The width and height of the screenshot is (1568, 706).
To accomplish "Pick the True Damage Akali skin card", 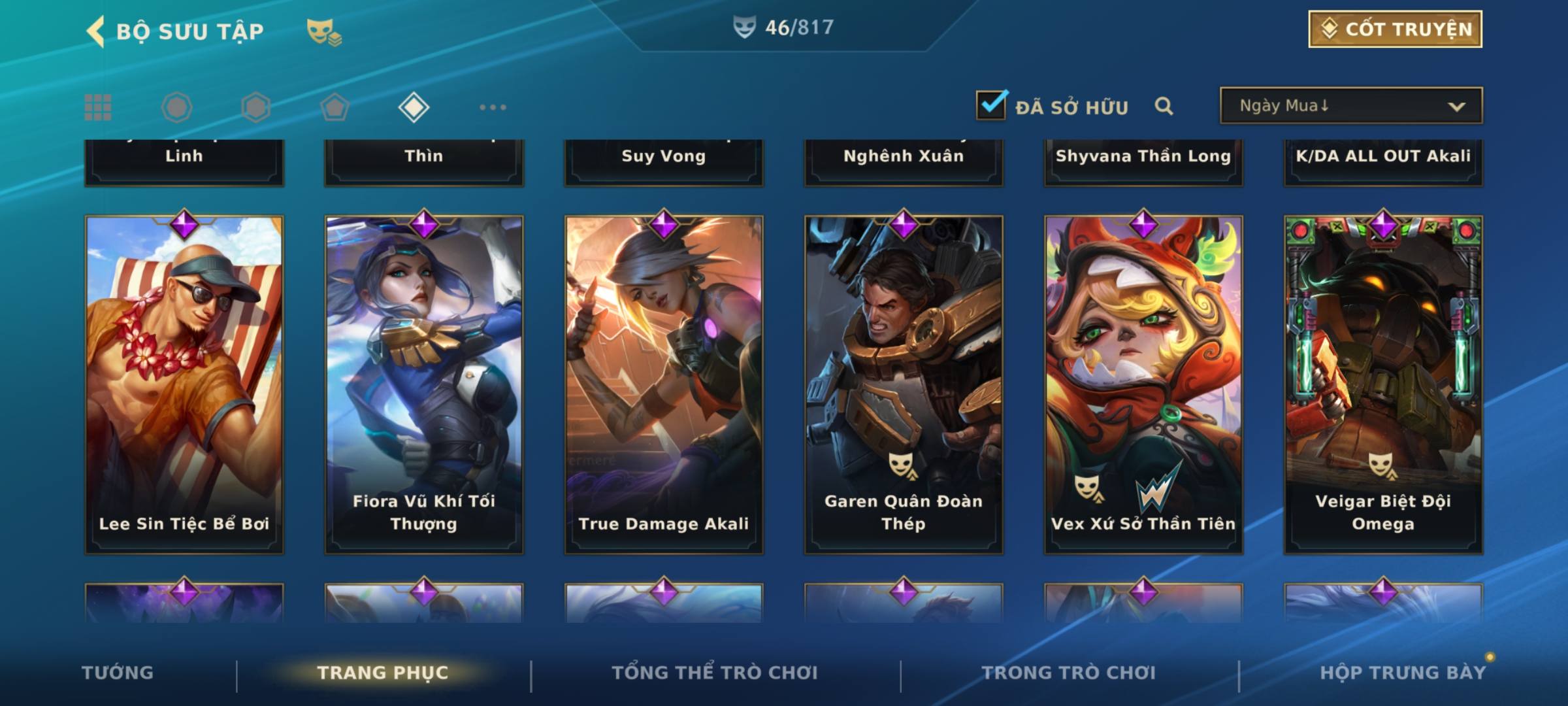I will [664, 384].
